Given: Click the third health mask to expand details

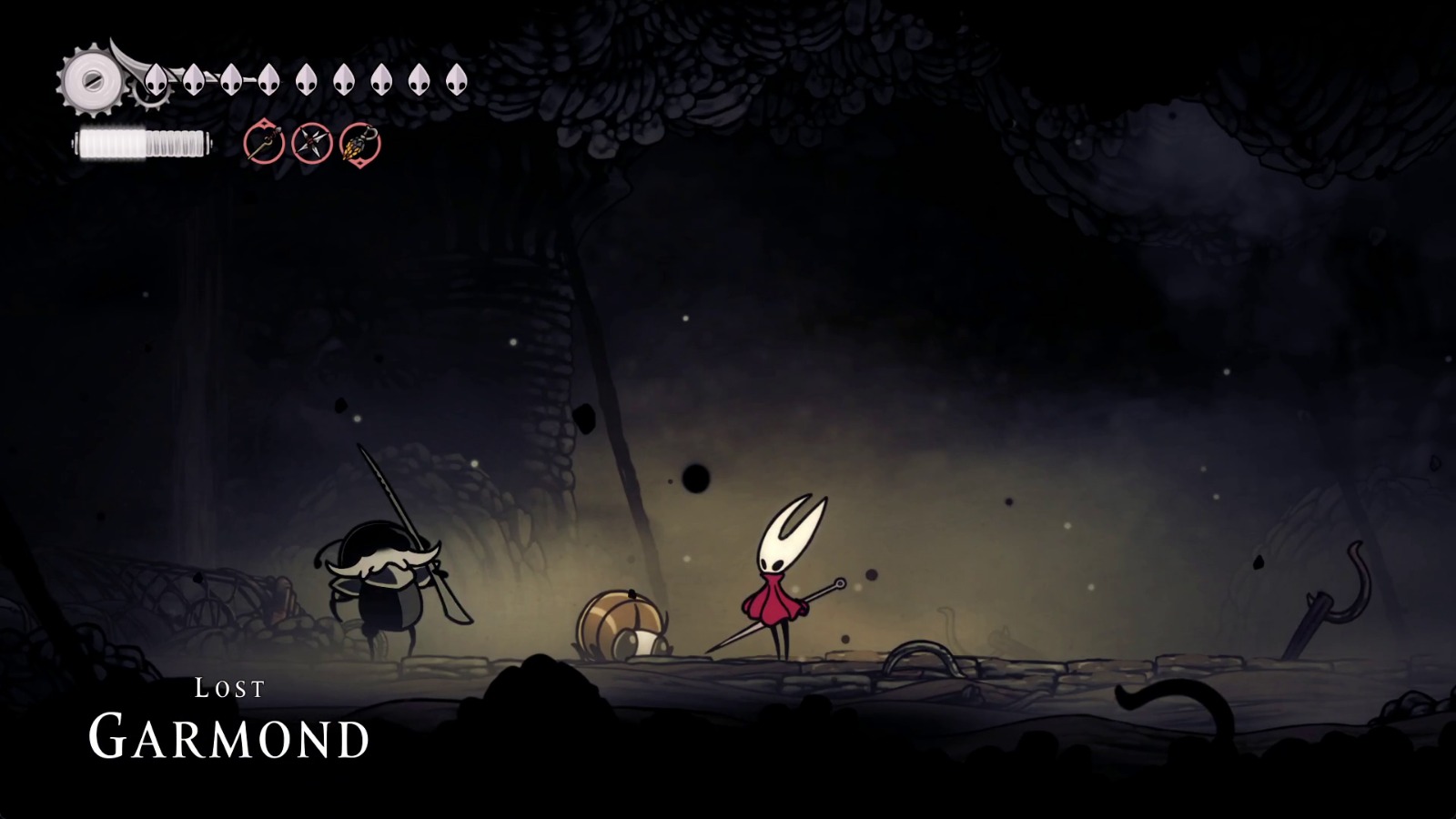Looking at the screenshot, I should pos(229,80).
